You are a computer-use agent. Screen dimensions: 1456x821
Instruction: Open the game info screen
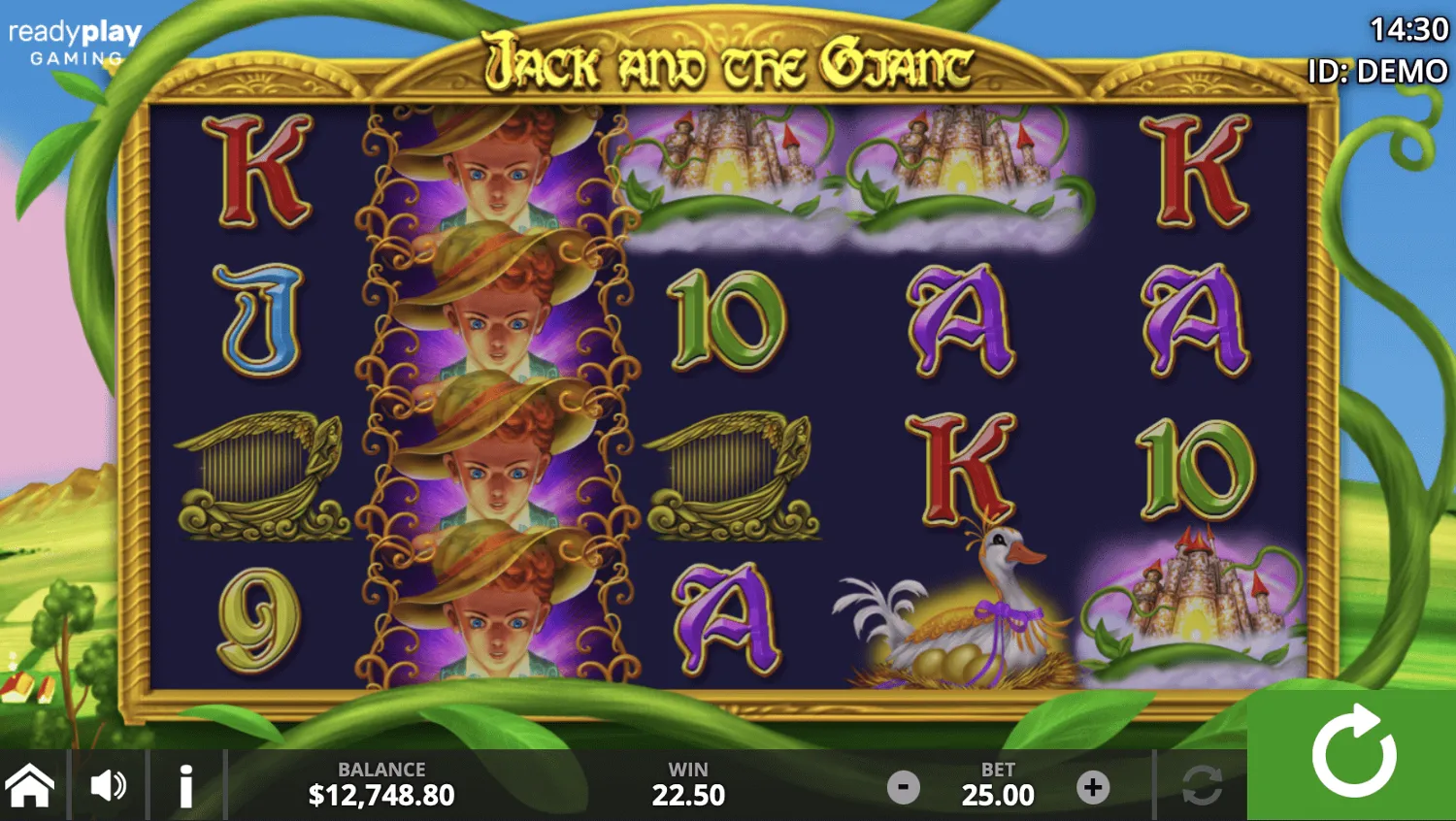click(186, 786)
